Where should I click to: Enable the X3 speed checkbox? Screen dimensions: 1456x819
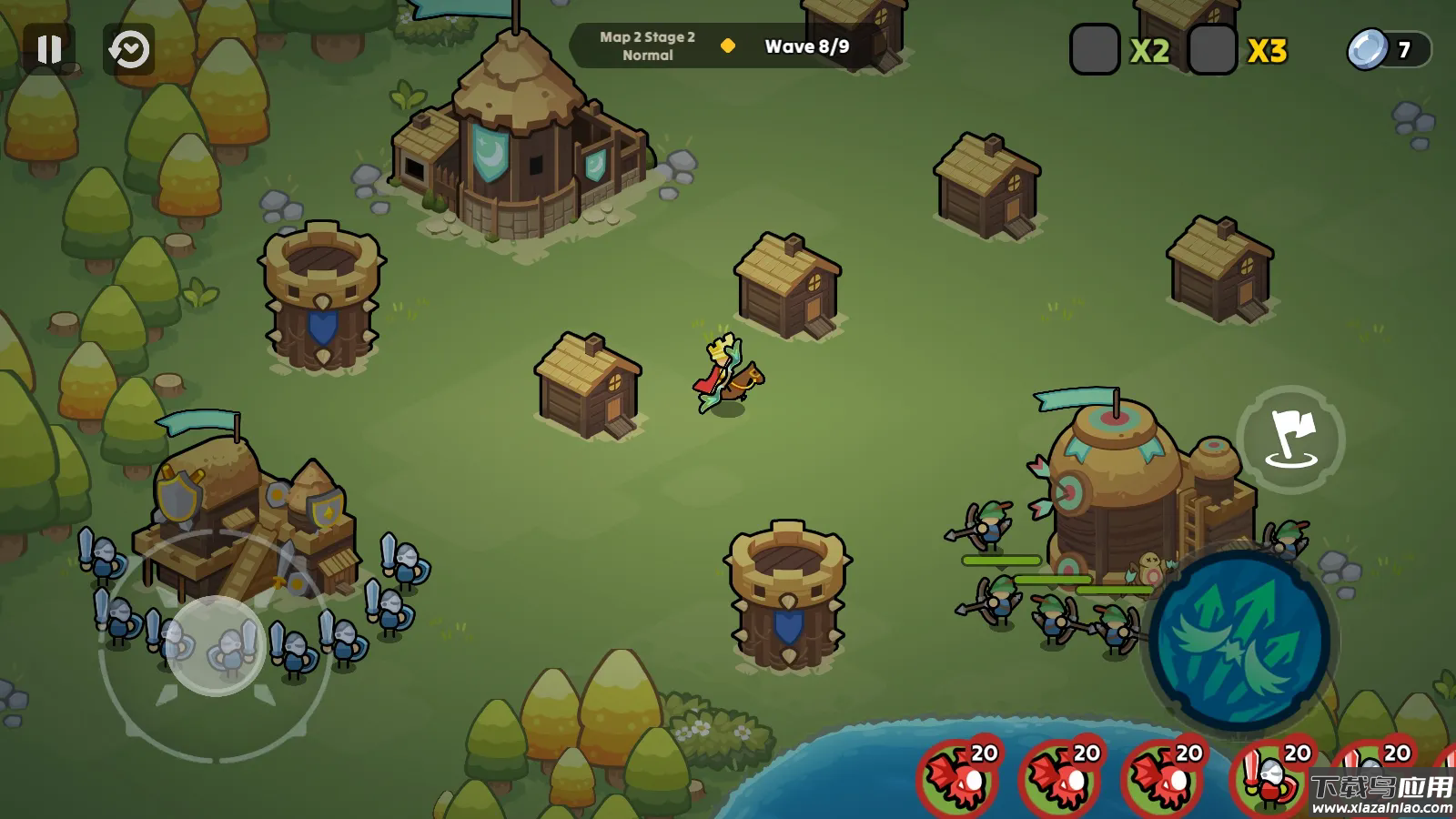tap(1212, 50)
